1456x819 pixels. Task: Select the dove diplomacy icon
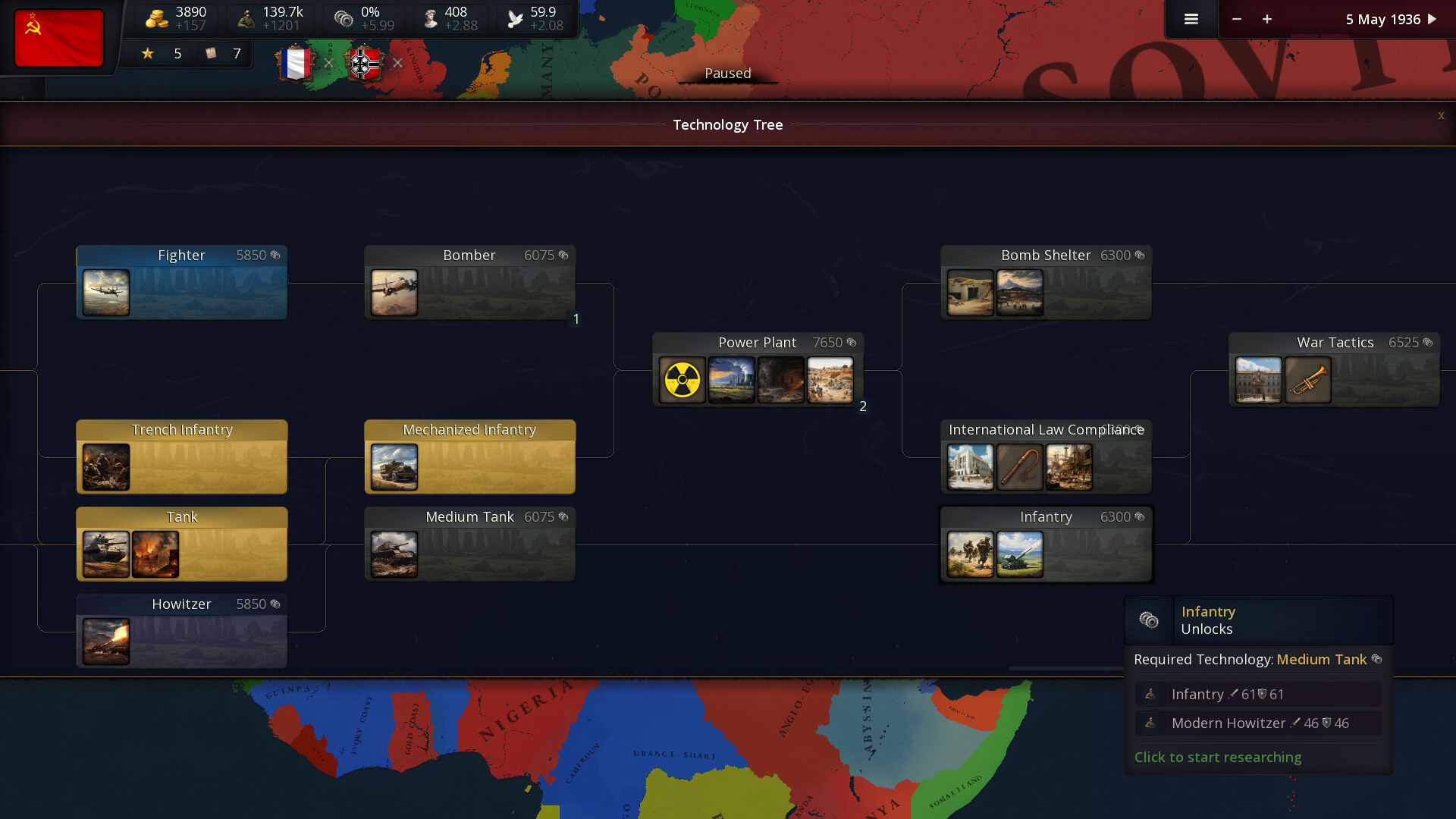(x=515, y=16)
